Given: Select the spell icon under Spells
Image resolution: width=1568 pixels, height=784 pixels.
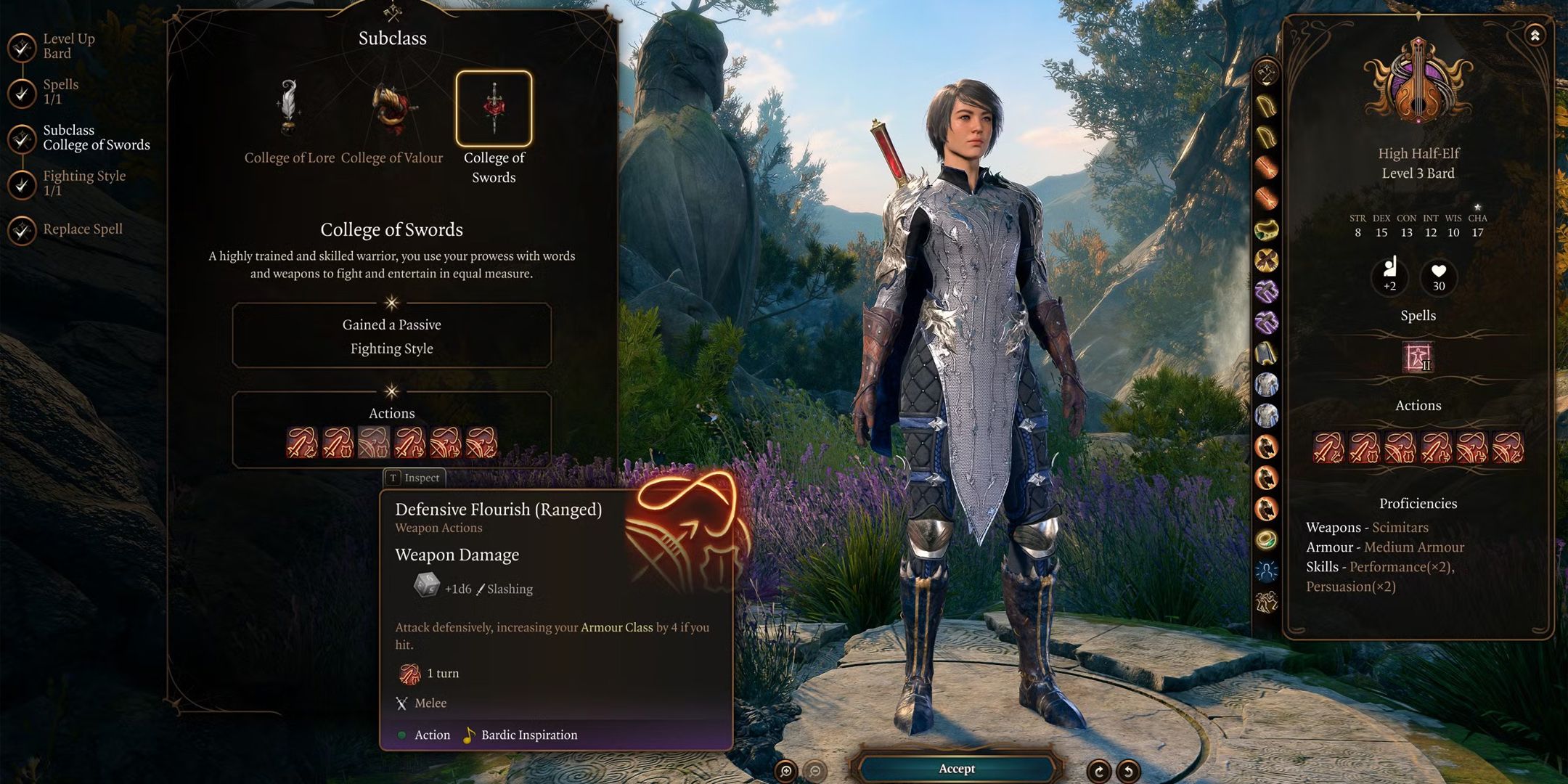Looking at the screenshot, I should 1417,357.
